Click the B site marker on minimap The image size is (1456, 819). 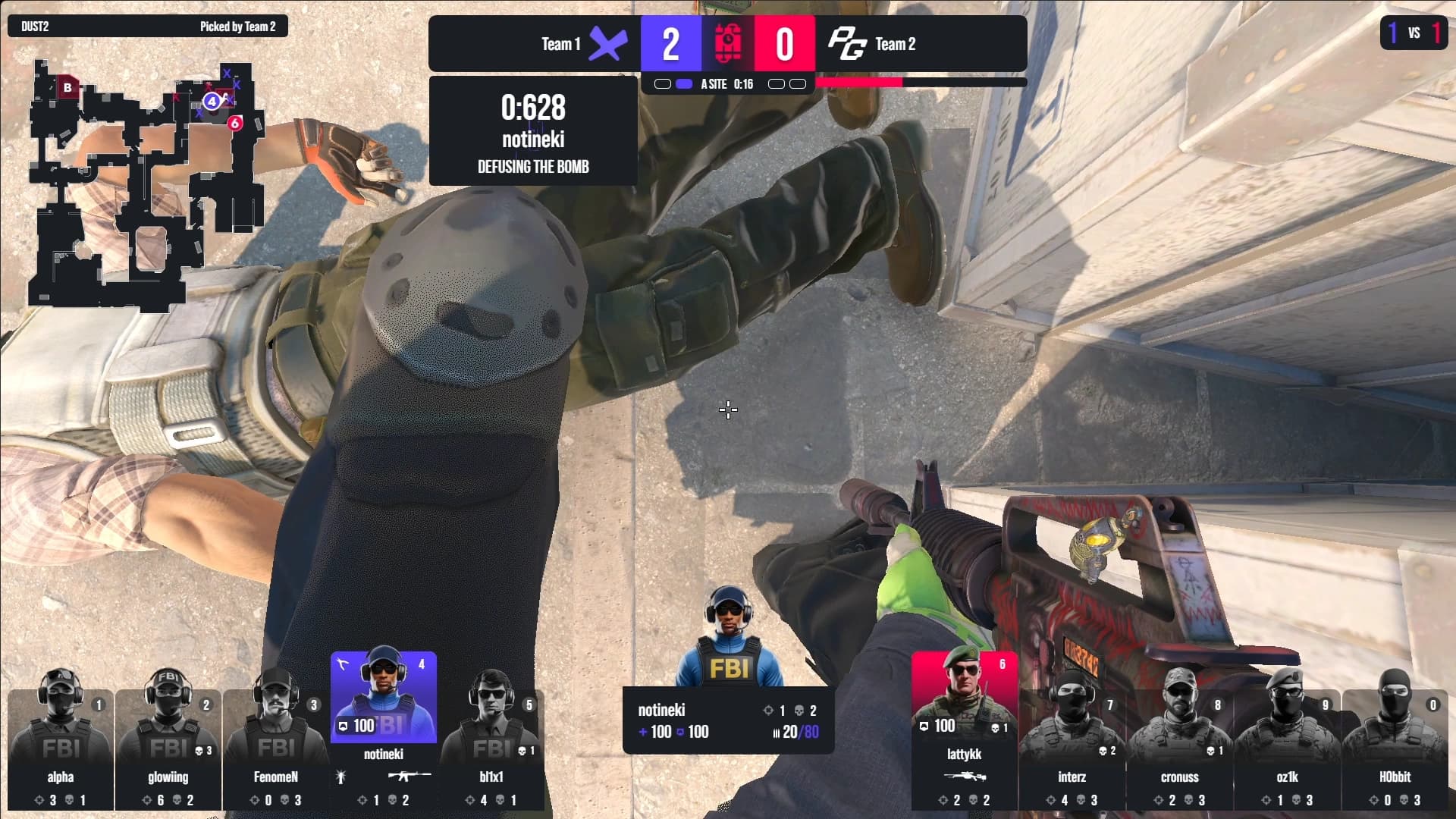click(x=67, y=88)
